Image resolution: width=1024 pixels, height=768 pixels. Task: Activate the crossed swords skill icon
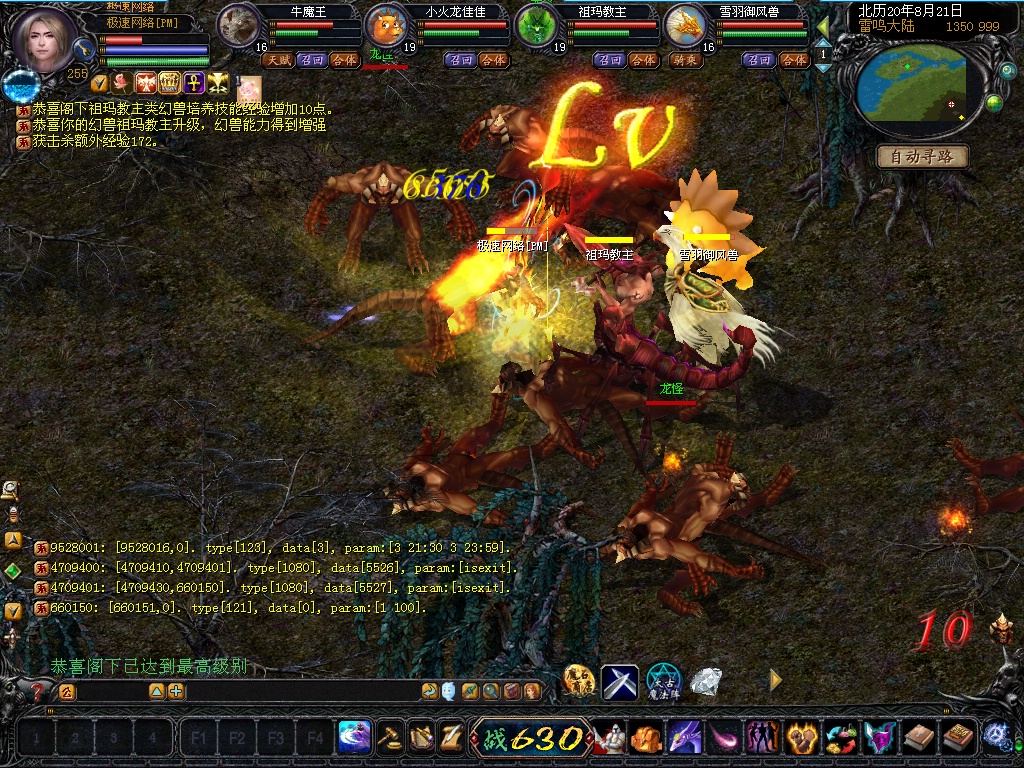click(x=620, y=682)
